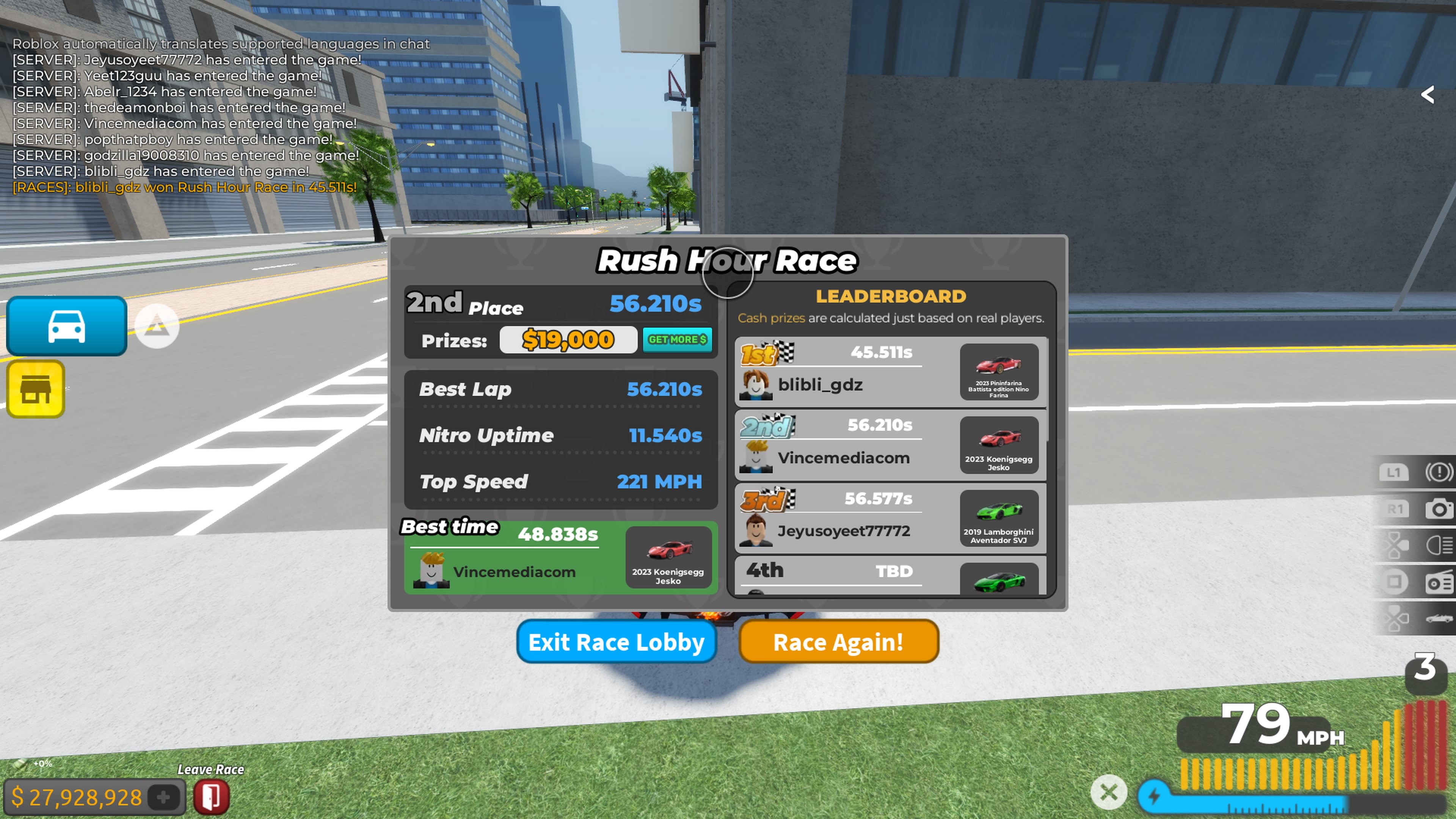Viewport: 1456px width, 819px height.
Task: Start the race again
Action: (838, 642)
